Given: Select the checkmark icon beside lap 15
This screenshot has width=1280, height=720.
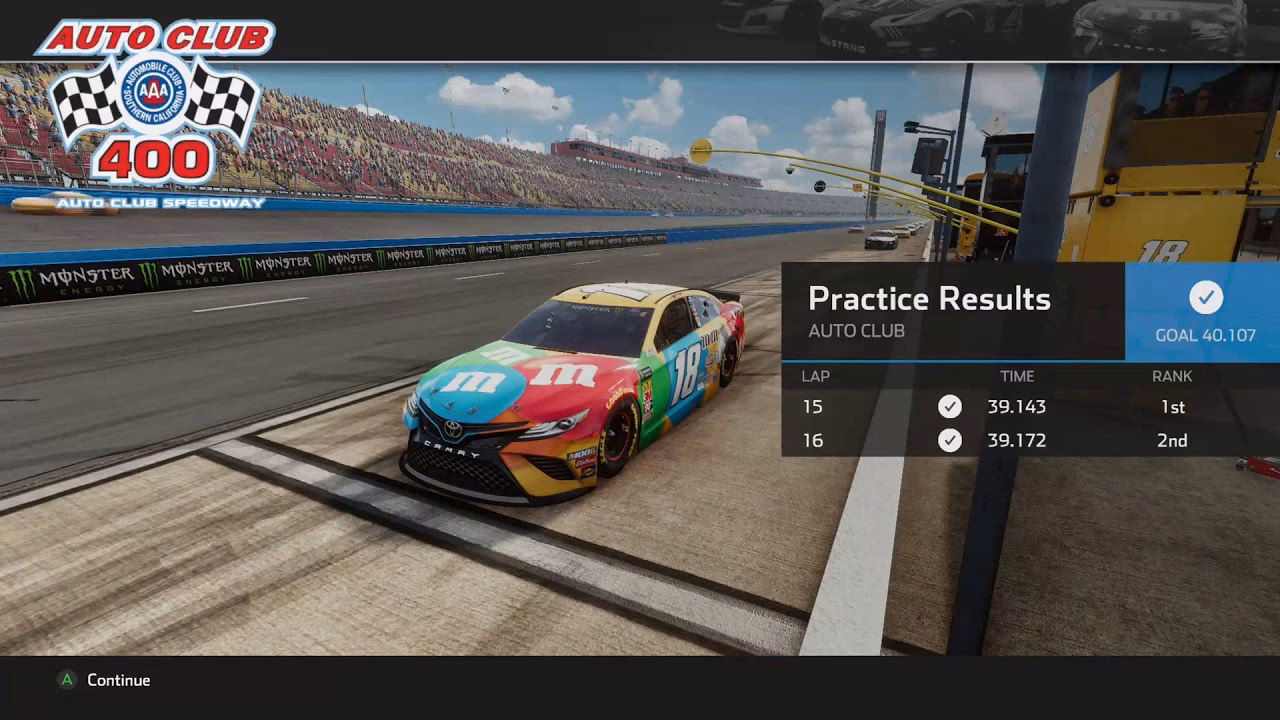Looking at the screenshot, I should click(949, 407).
